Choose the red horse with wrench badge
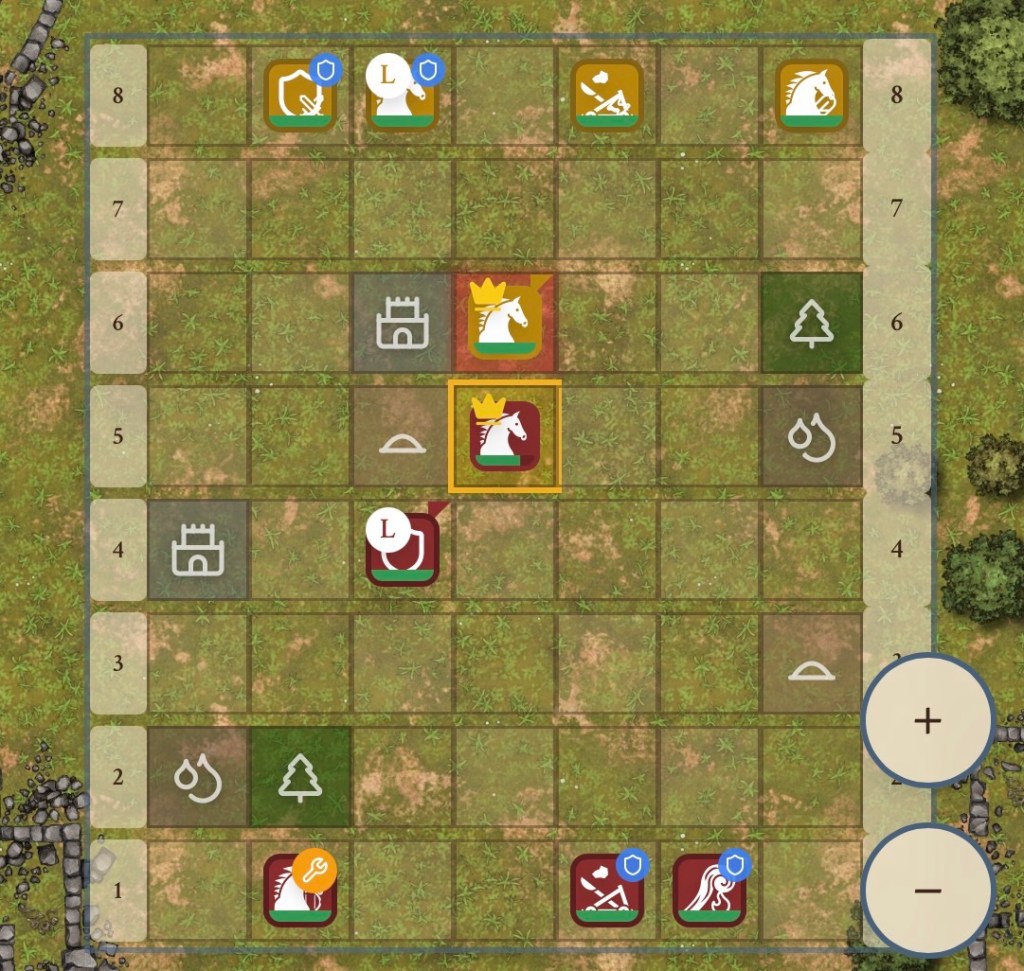Image resolution: width=1024 pixels, height=971 pixels. (x=300, y=890)
